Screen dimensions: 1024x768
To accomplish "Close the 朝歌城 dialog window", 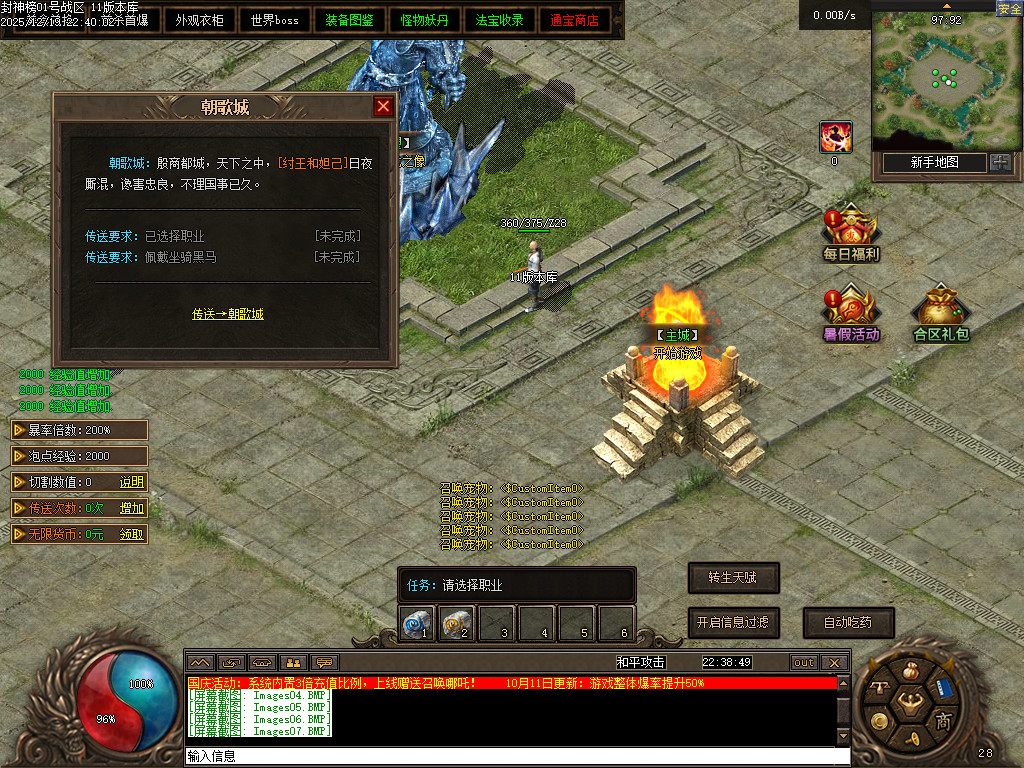I will click(x=383, y=107).
